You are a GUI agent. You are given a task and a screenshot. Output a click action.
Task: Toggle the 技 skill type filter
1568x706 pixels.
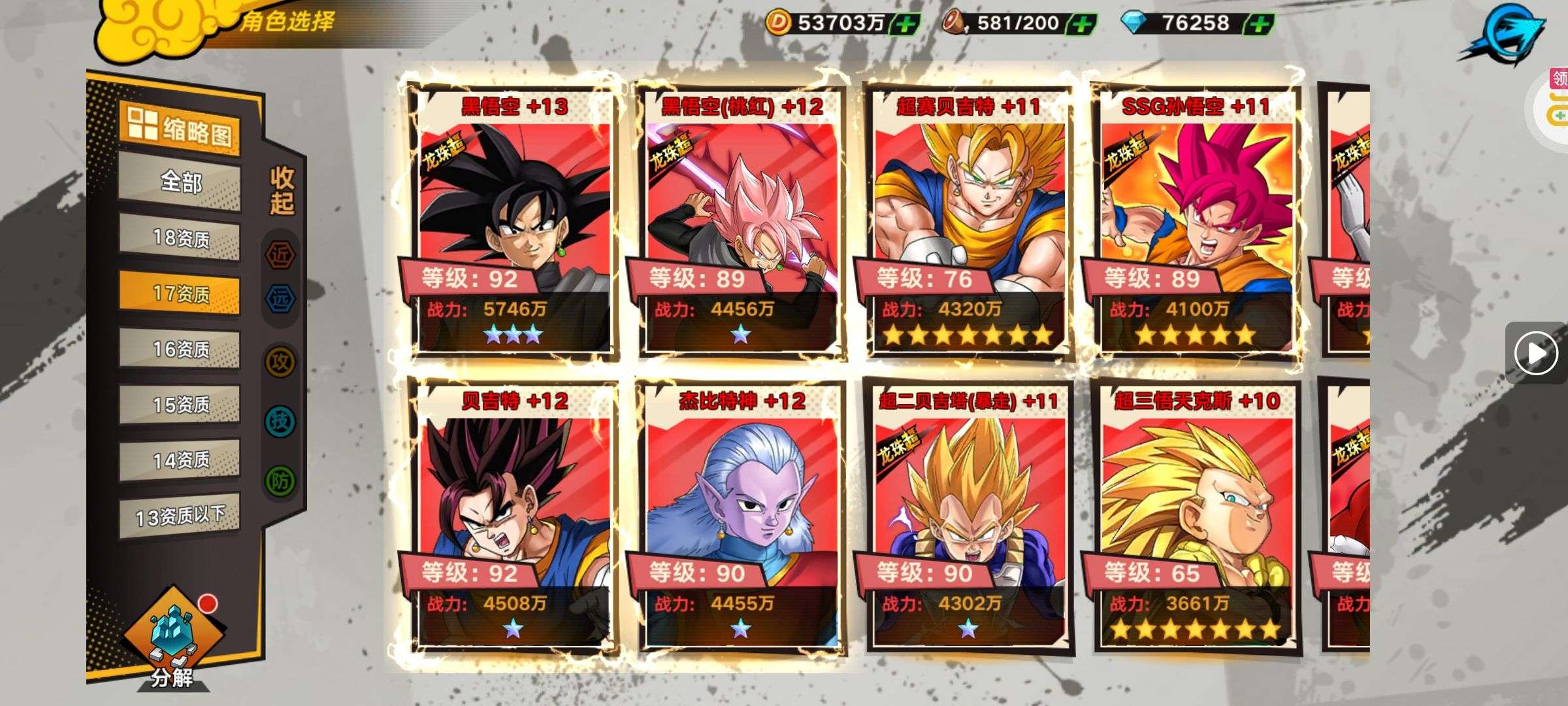coord(280,421)
